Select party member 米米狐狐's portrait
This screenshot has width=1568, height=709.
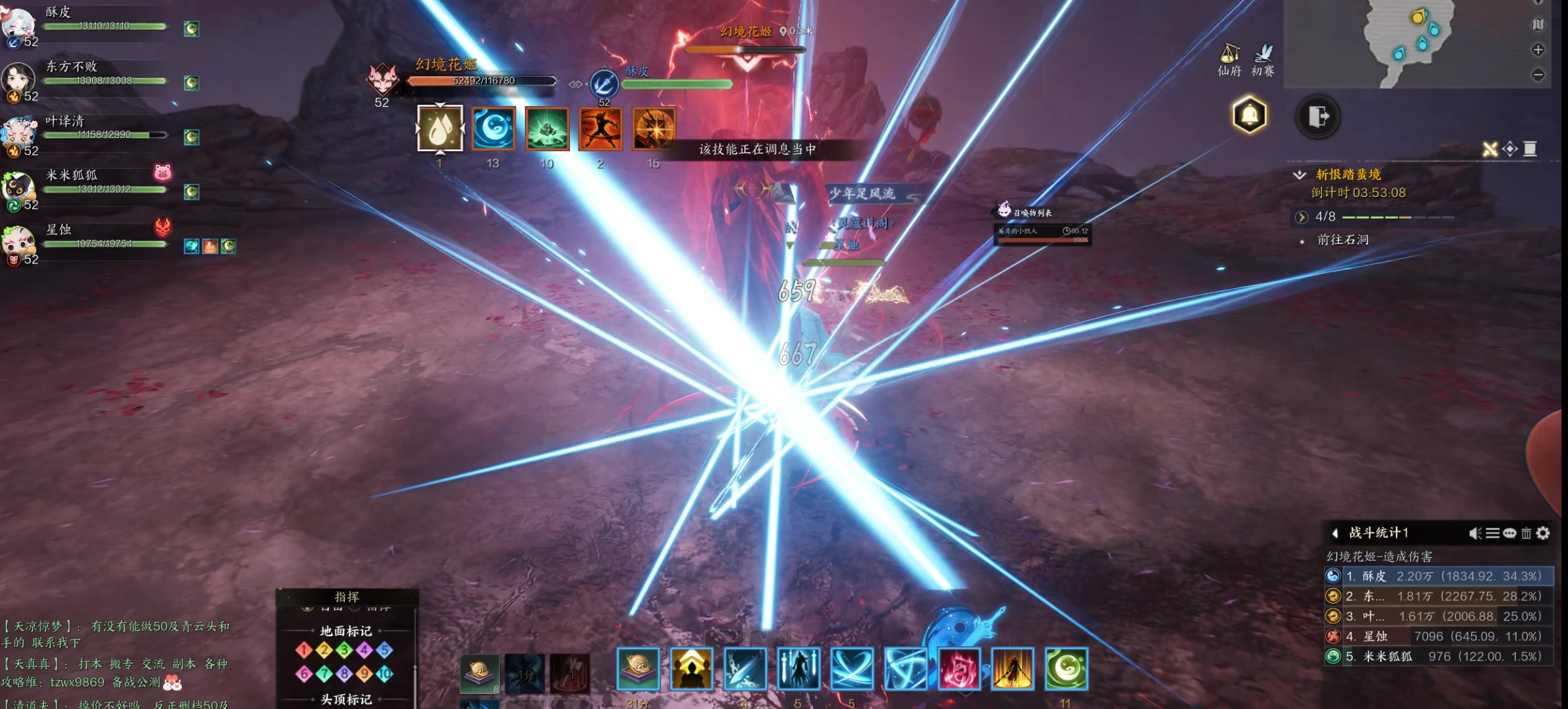pyautogui.click(x=18, y=187)
